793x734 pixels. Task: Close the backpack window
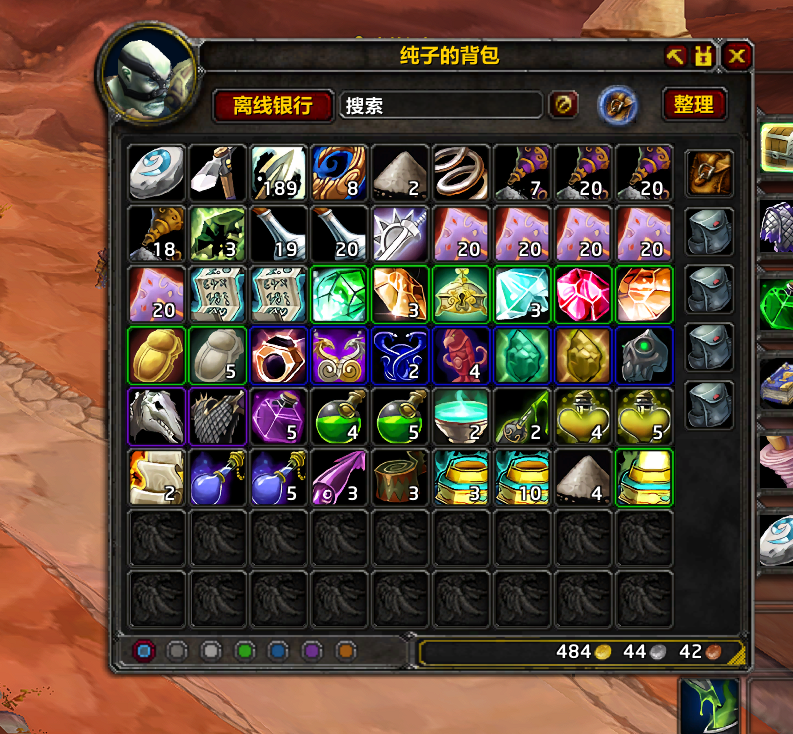(x=737, y=56)
